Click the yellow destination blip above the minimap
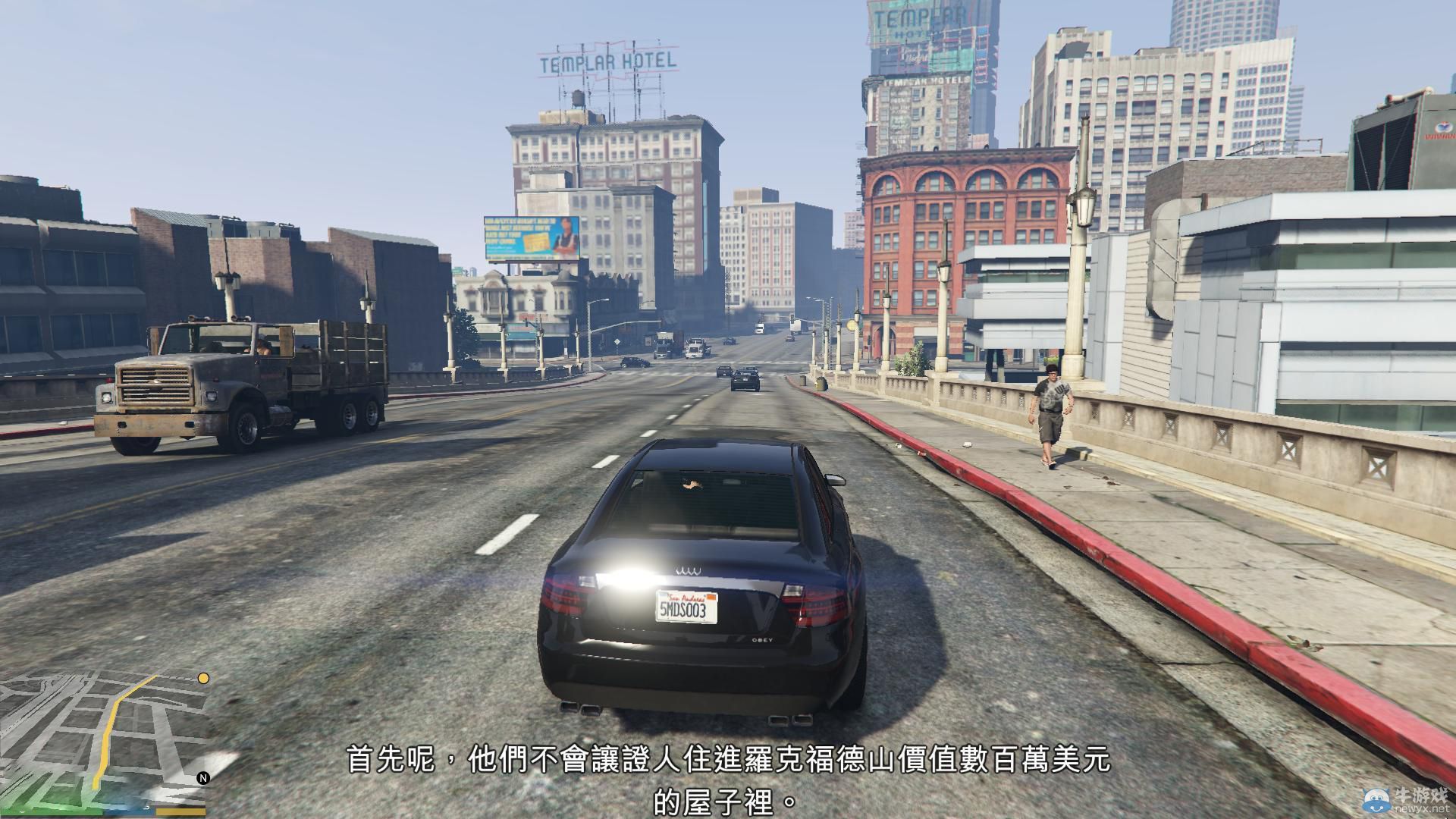This screenshot has width=1456, height=819. [x=203, y=679]
